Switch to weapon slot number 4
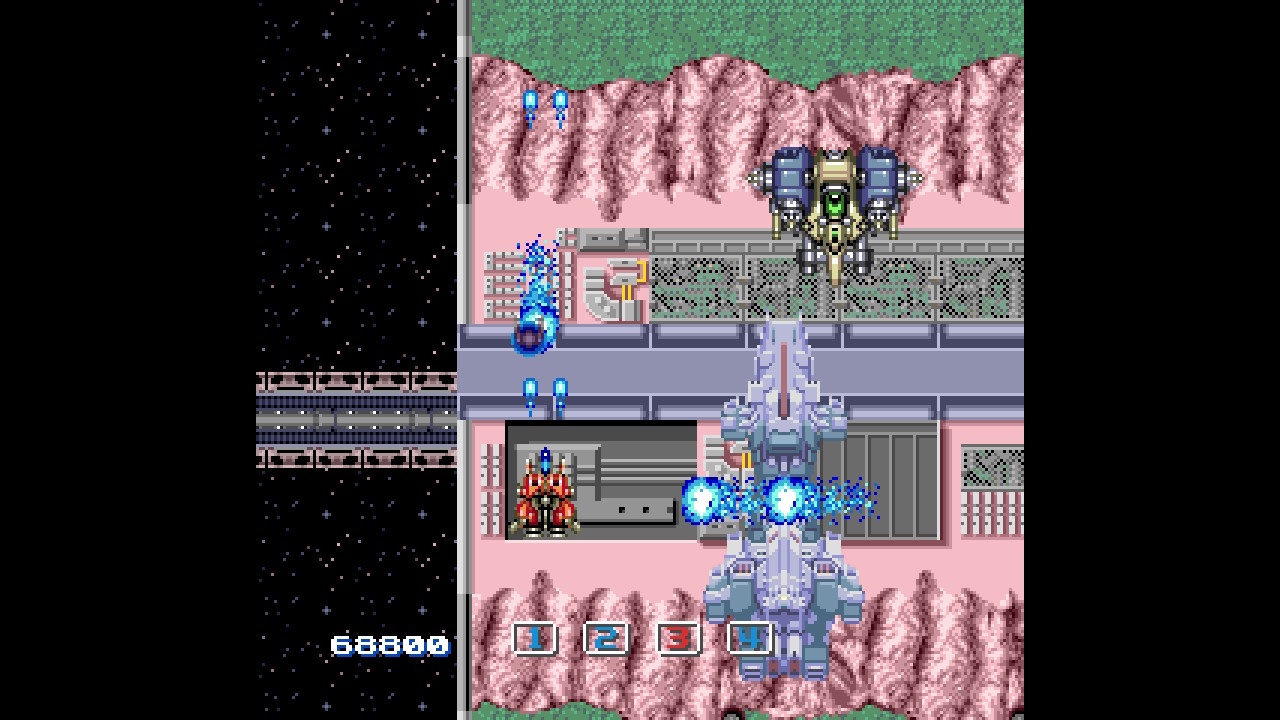 click(750, 638)
